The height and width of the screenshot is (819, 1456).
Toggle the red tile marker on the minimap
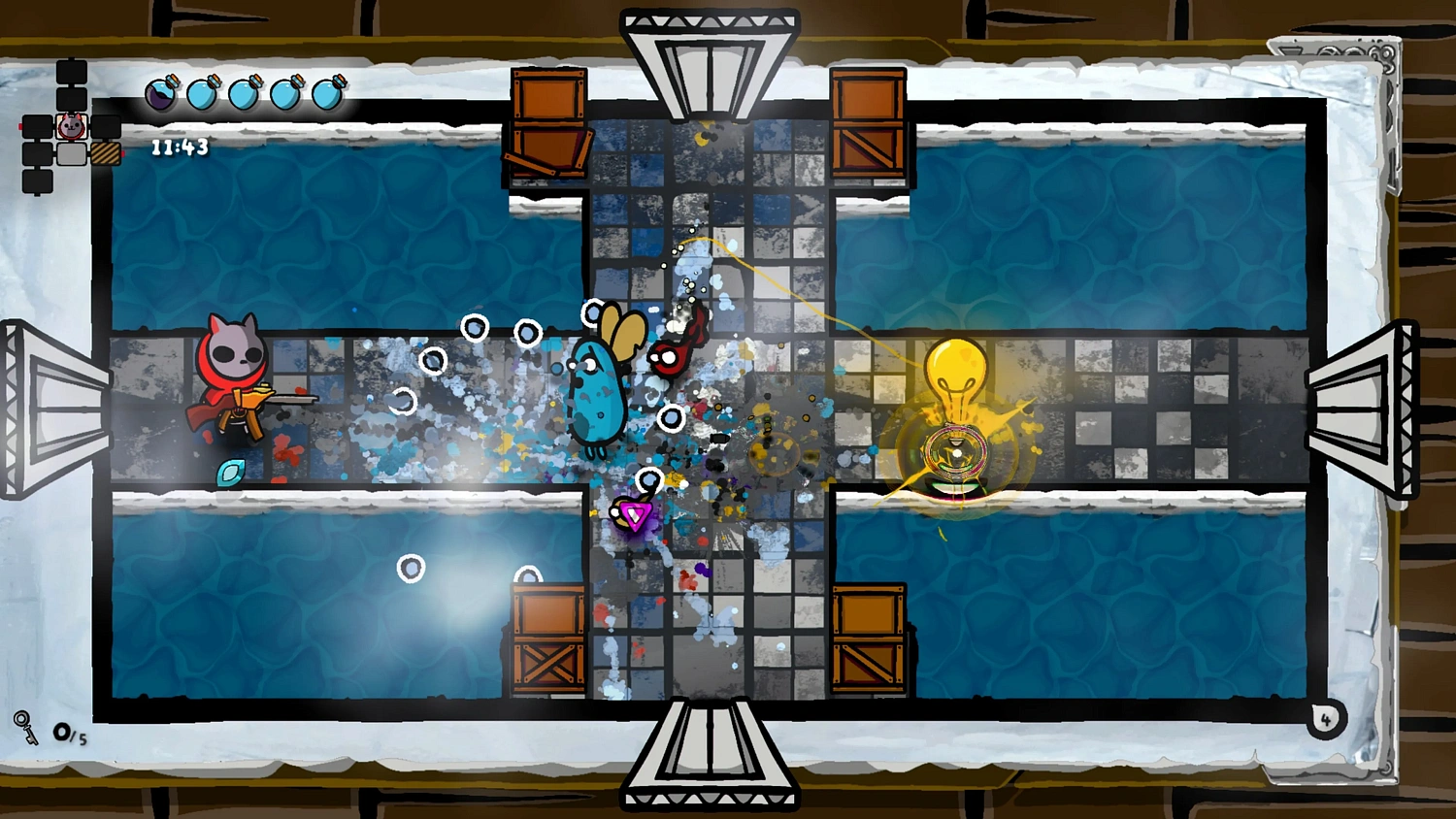(22, 124)
